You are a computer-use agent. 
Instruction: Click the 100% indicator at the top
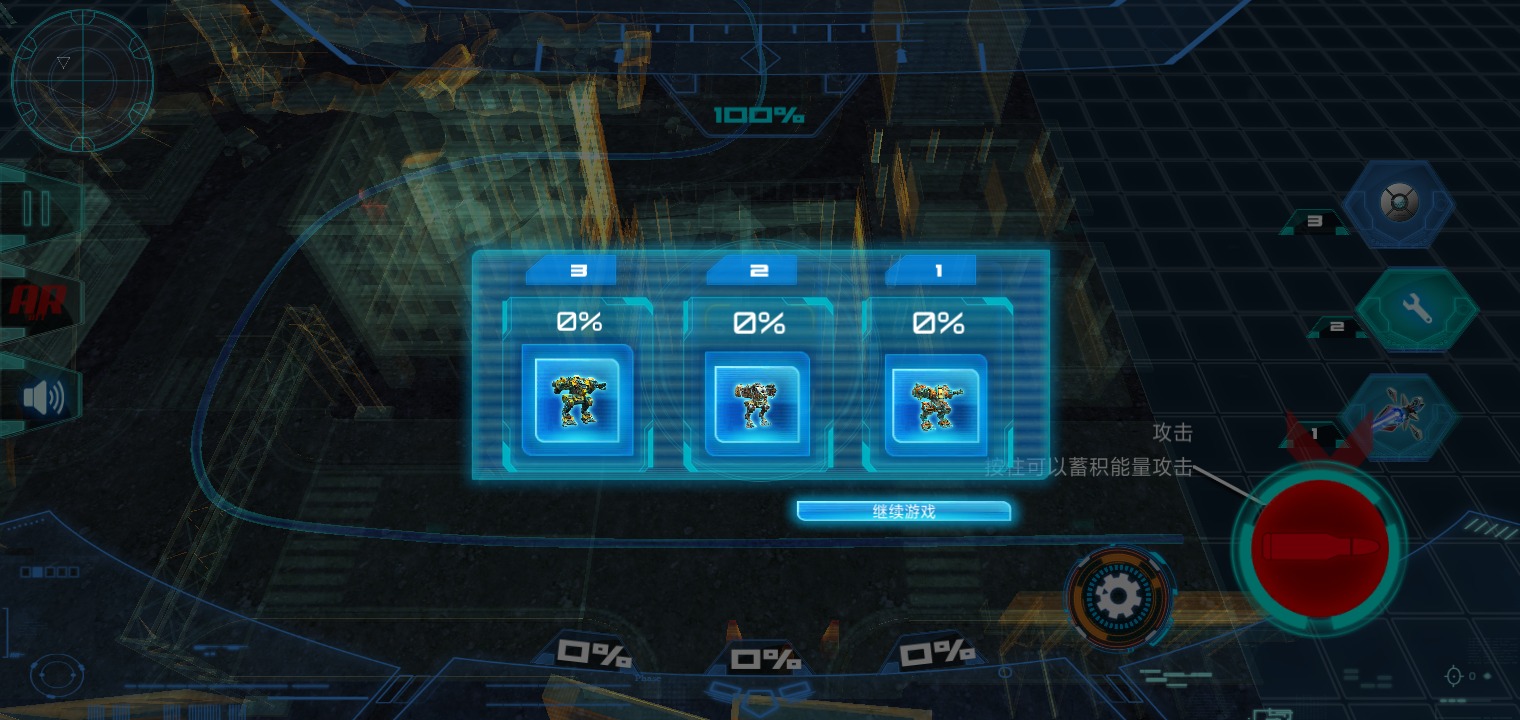(x=758, y=114)
